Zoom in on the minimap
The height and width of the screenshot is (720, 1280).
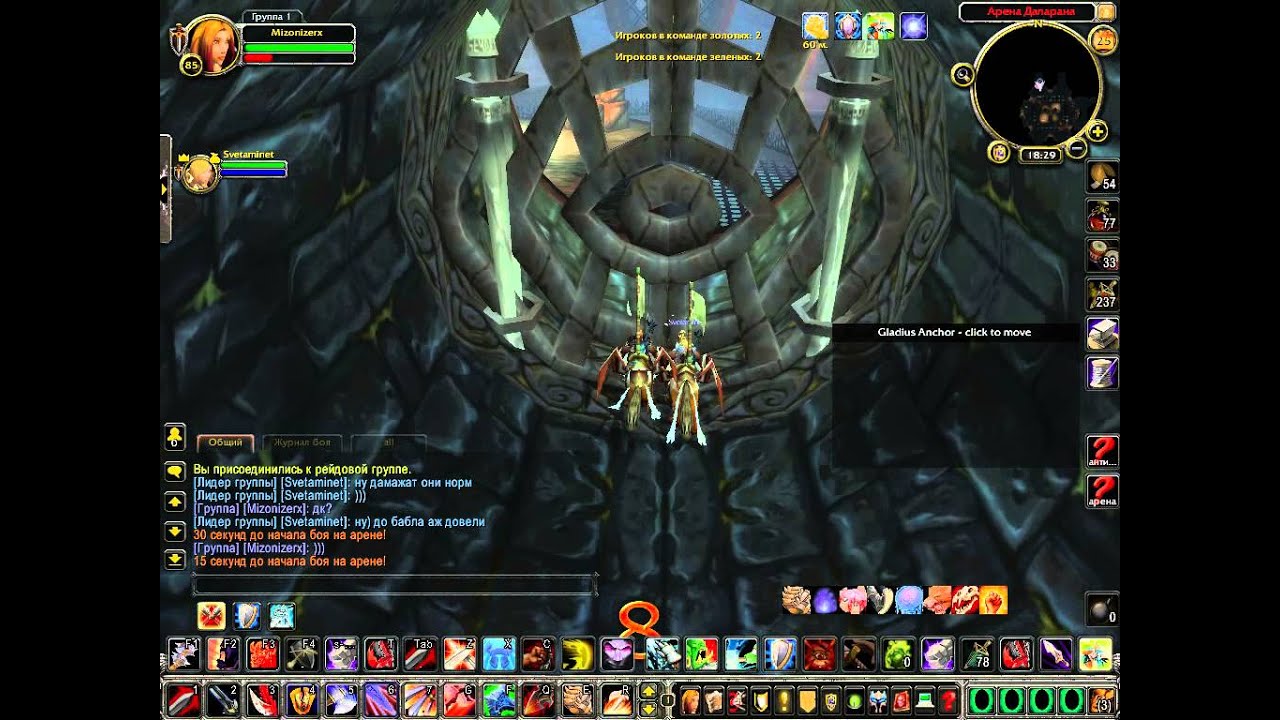(x=1097, y=131)
